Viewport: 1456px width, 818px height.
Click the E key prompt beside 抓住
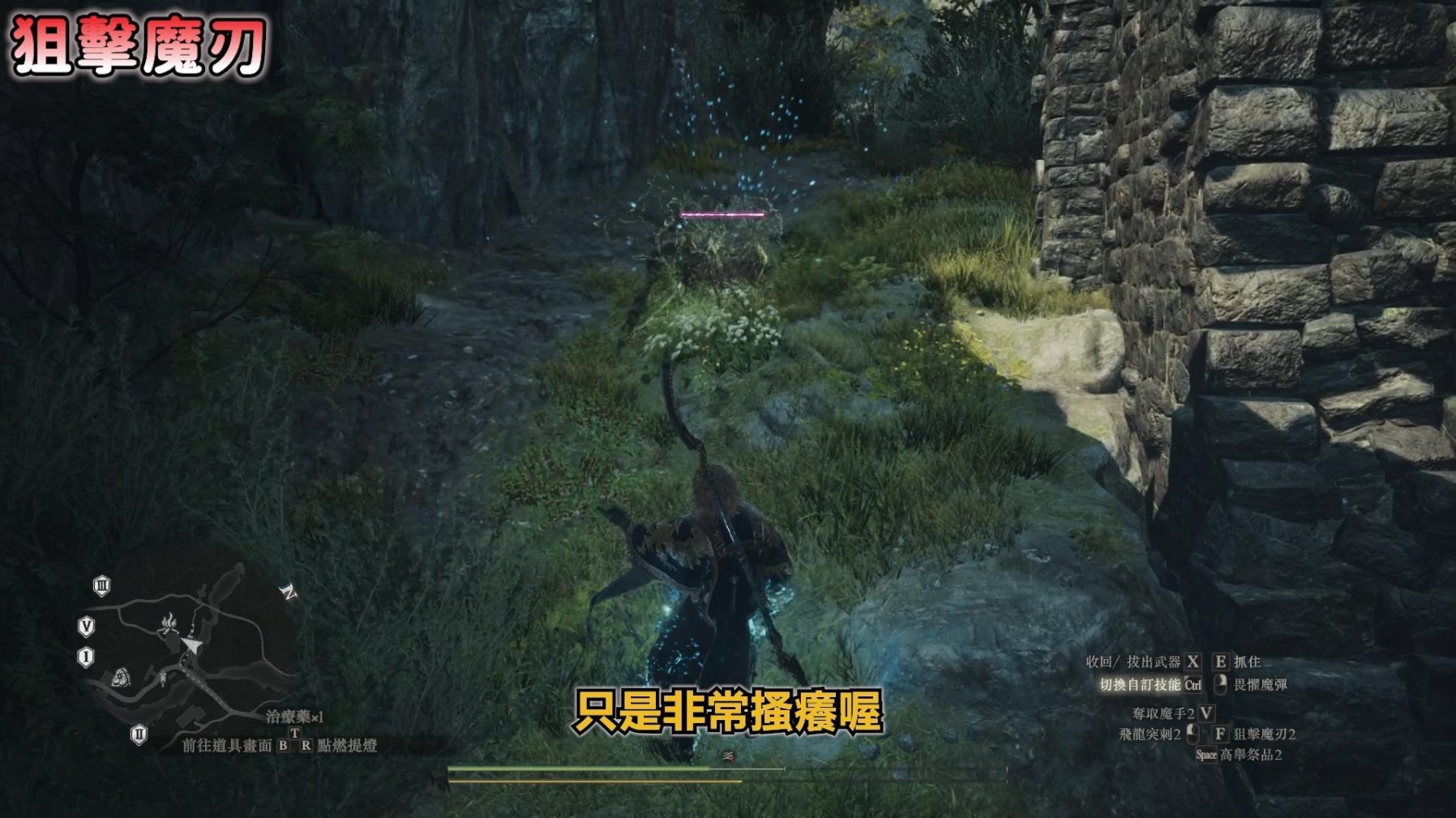pyautogui.click(x=1220, y=662)
